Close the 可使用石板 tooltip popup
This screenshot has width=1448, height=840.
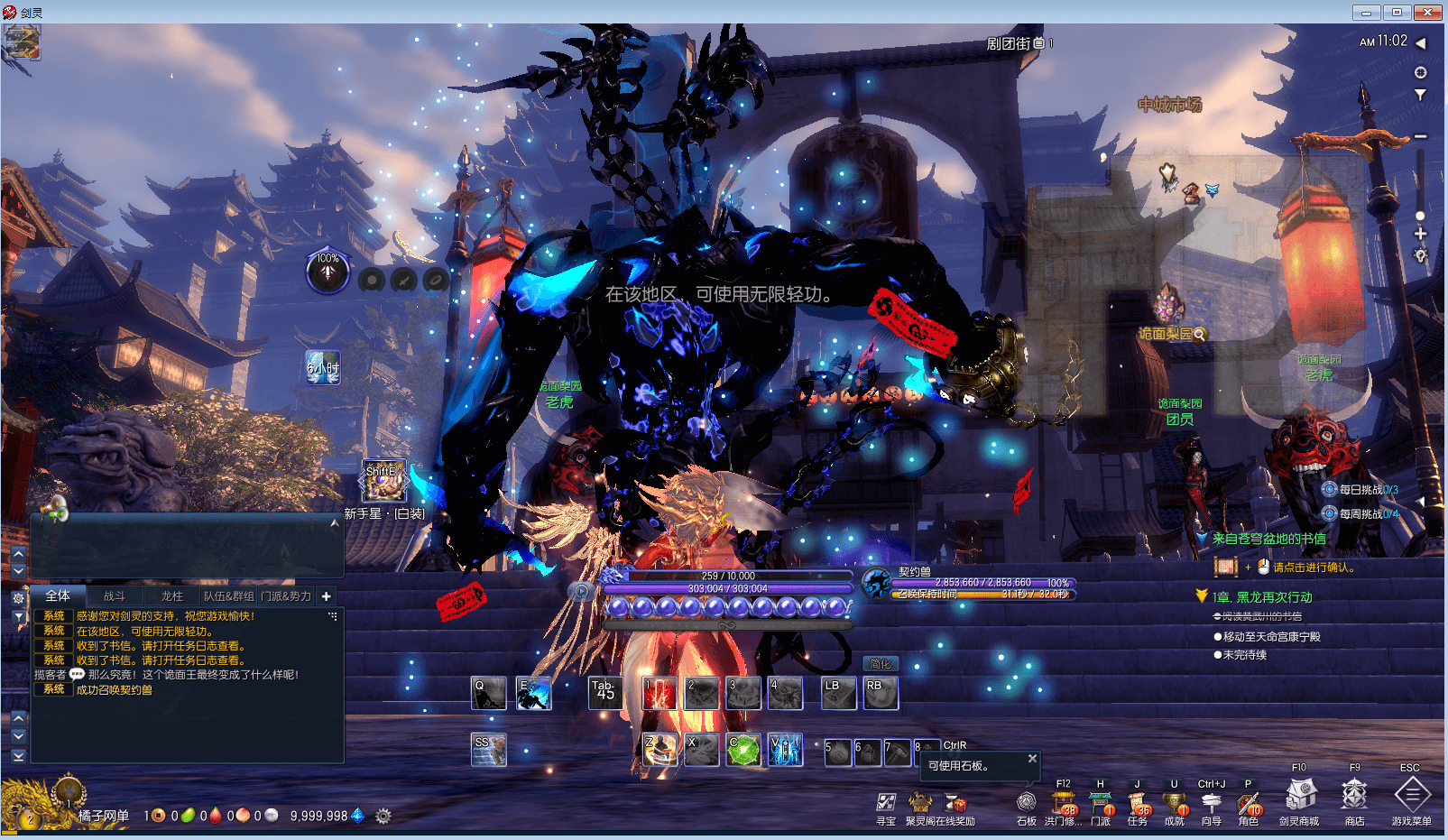coord(1032,759)
